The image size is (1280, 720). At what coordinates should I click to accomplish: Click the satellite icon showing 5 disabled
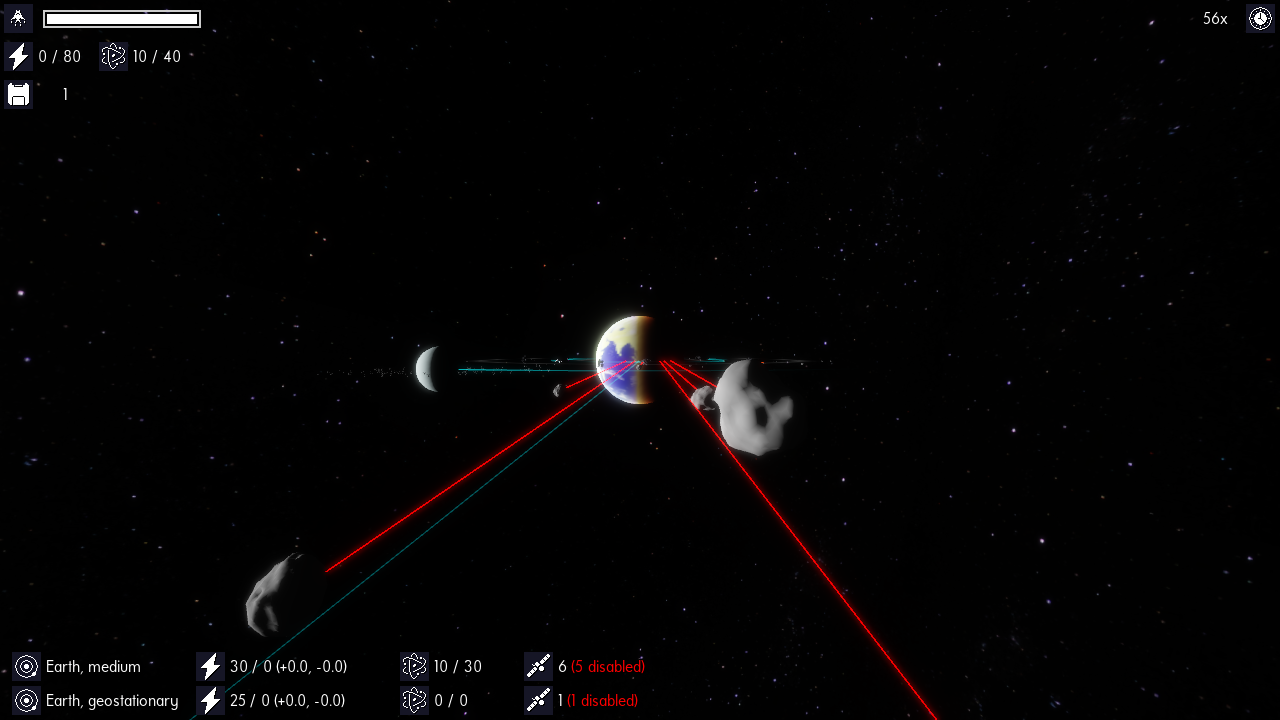[x=538, y=667]
